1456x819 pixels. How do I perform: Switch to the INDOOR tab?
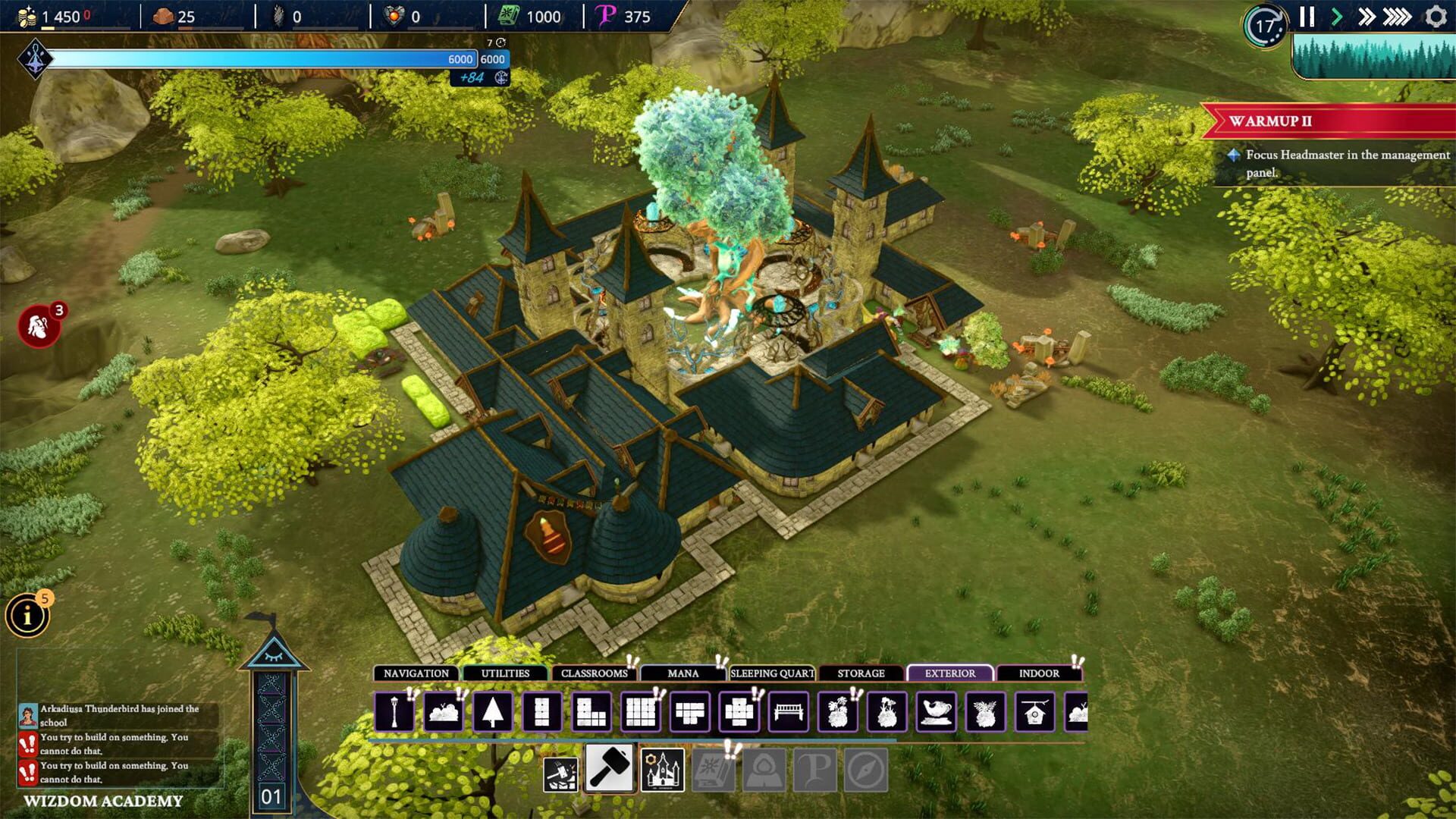coord(1040,673)
